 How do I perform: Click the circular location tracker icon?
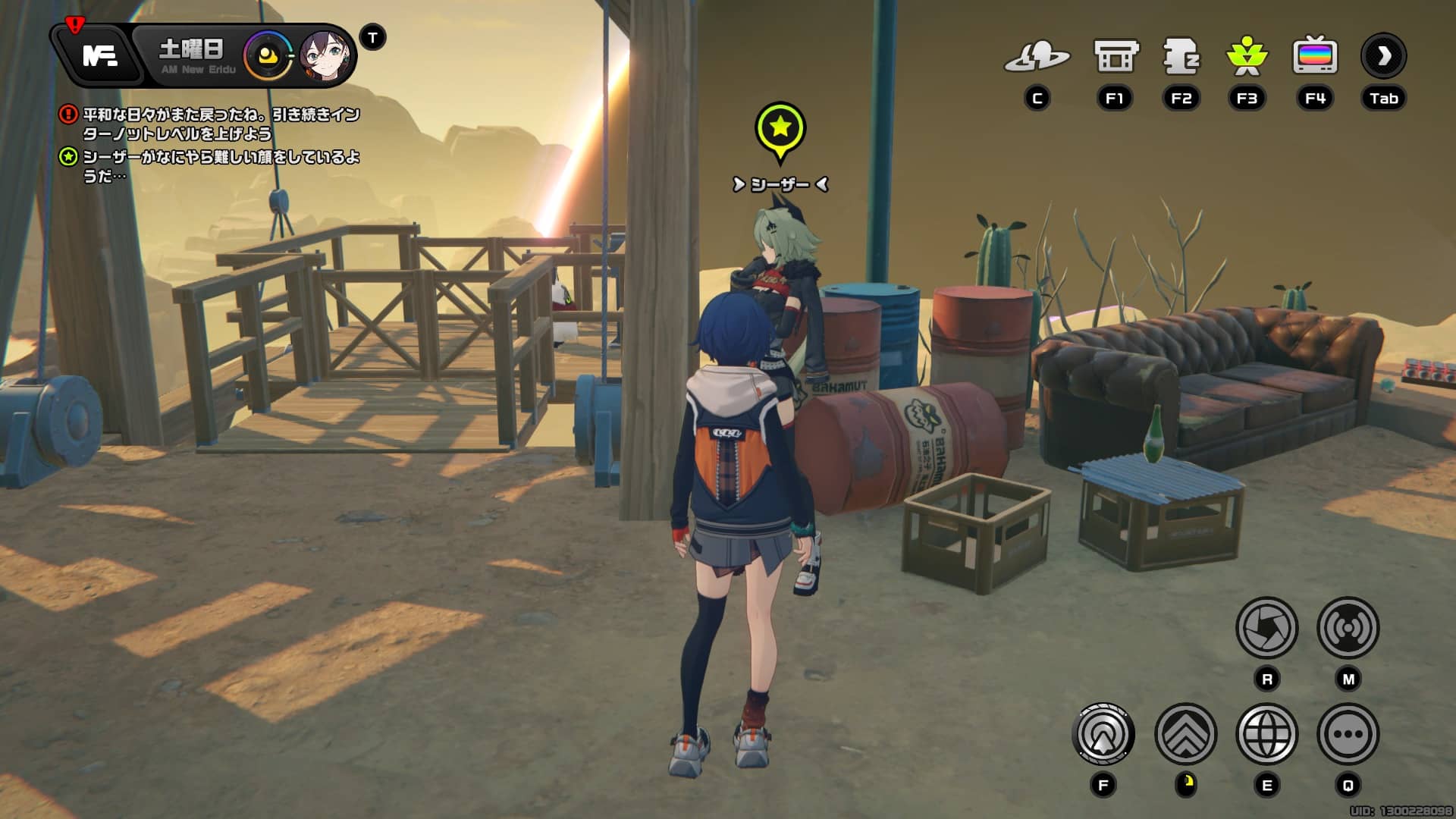[x=1103, y=734]
